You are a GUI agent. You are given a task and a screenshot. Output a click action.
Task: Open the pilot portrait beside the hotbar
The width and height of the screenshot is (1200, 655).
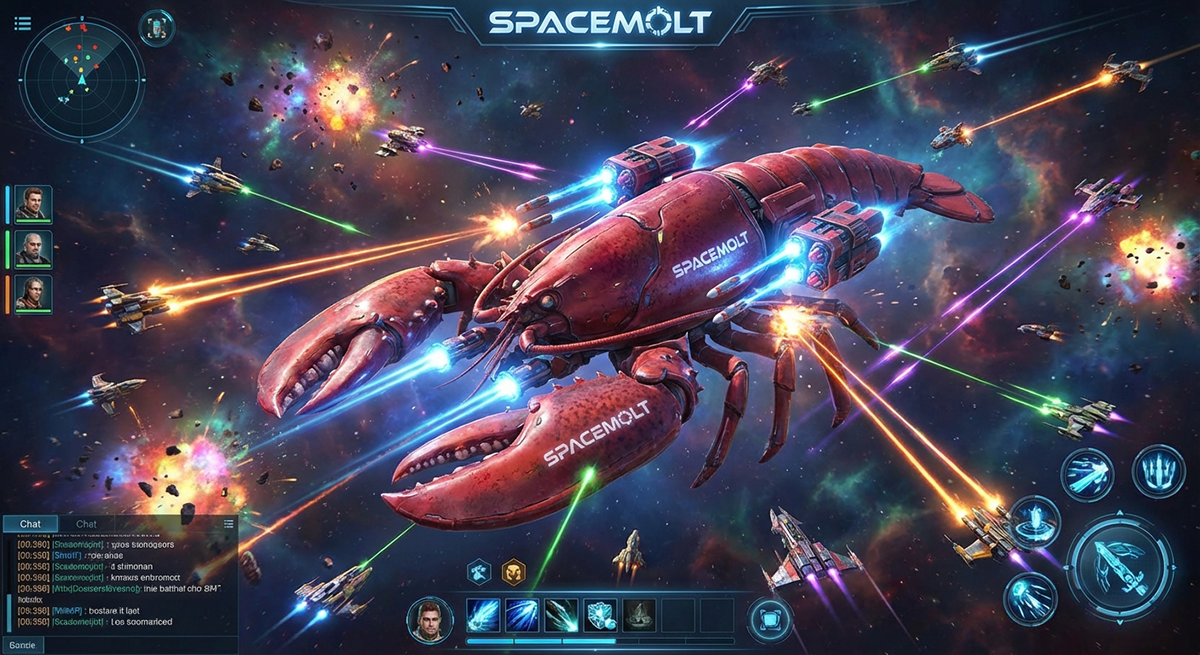428,619
